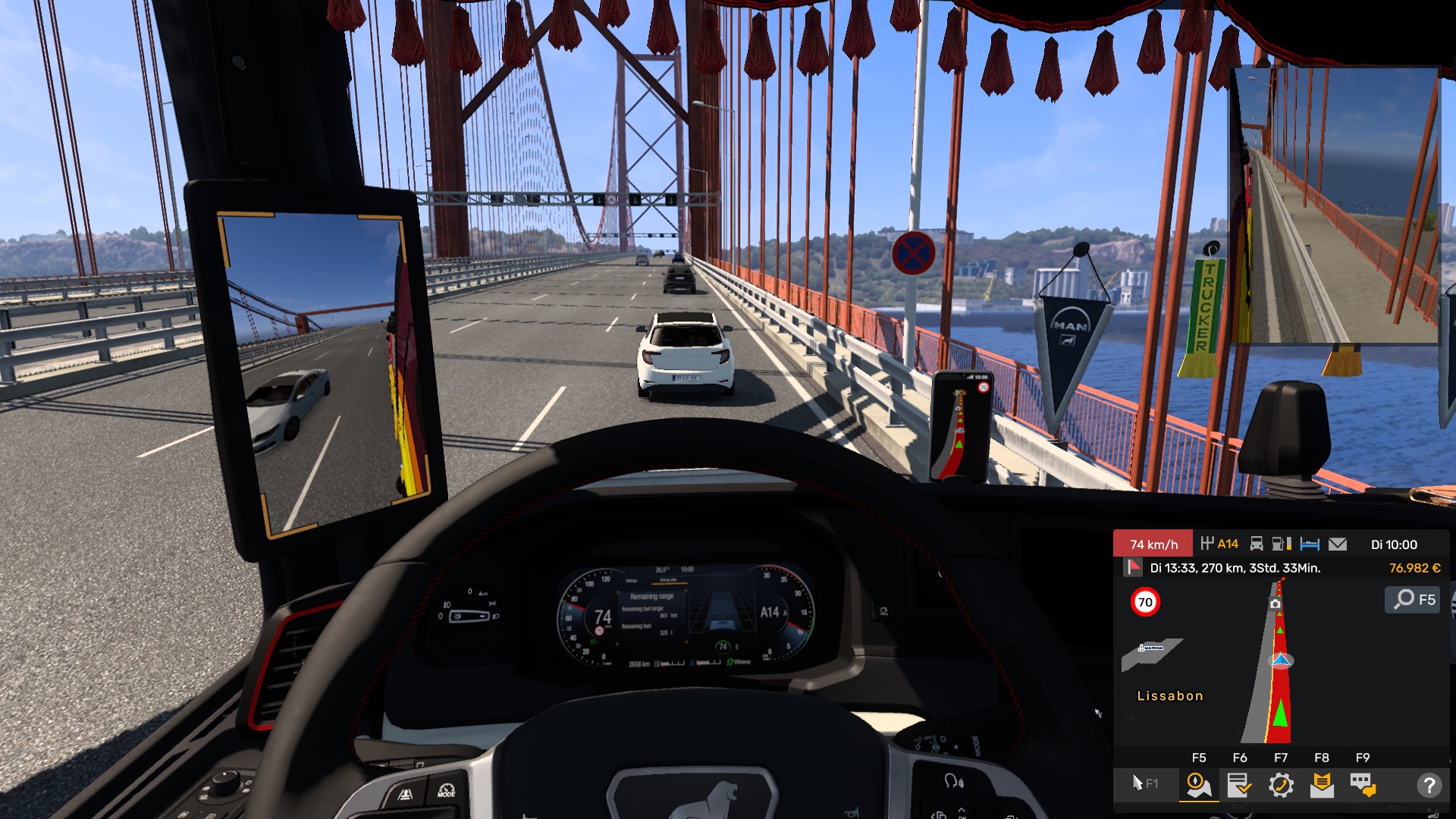Click the bed rest indicator icon
The width and height of the screenshot is (1456, 819).
pyautogui.click(x=1310, y=544)
